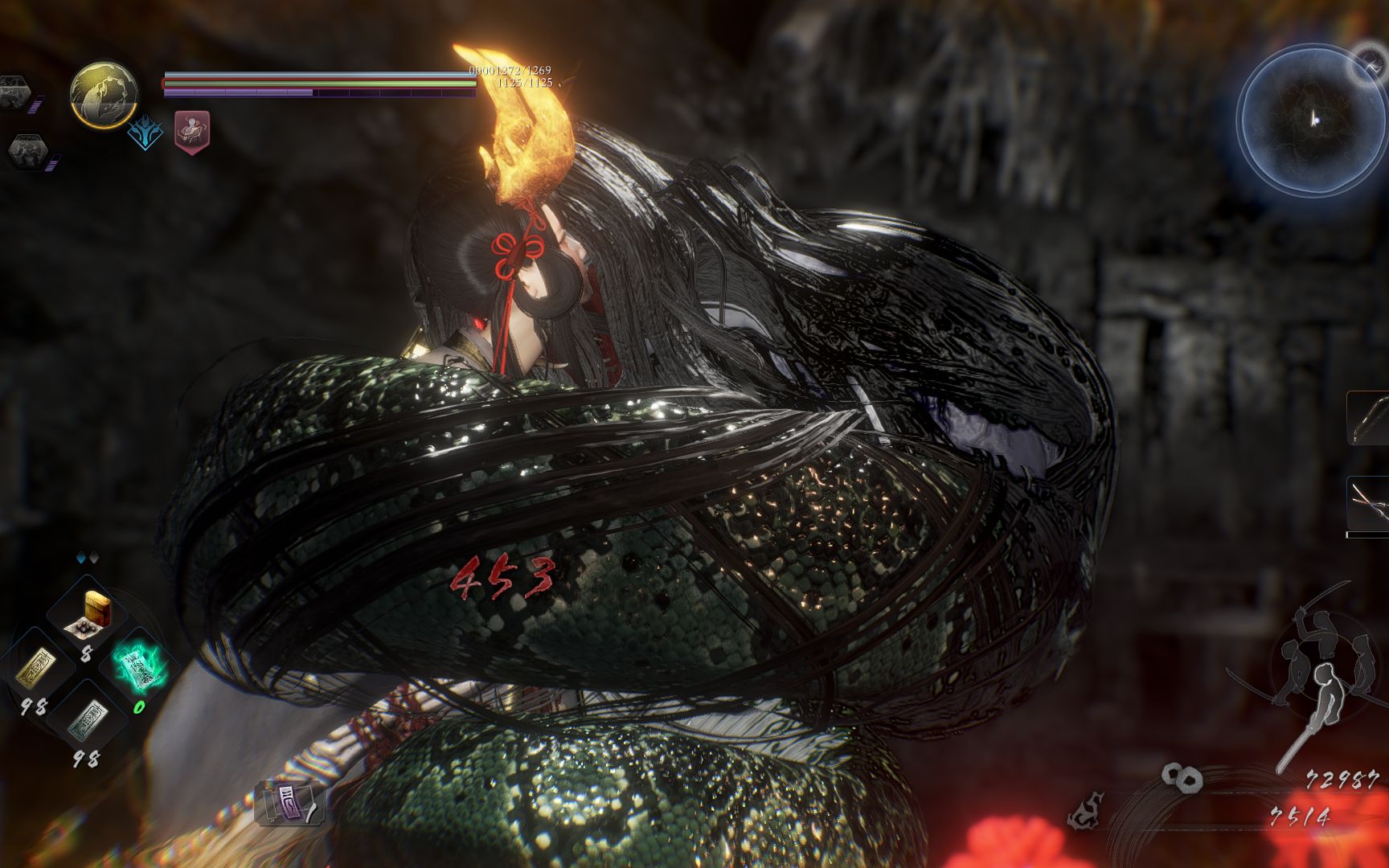Select the upper yokai soul core slot

(16, 92)
